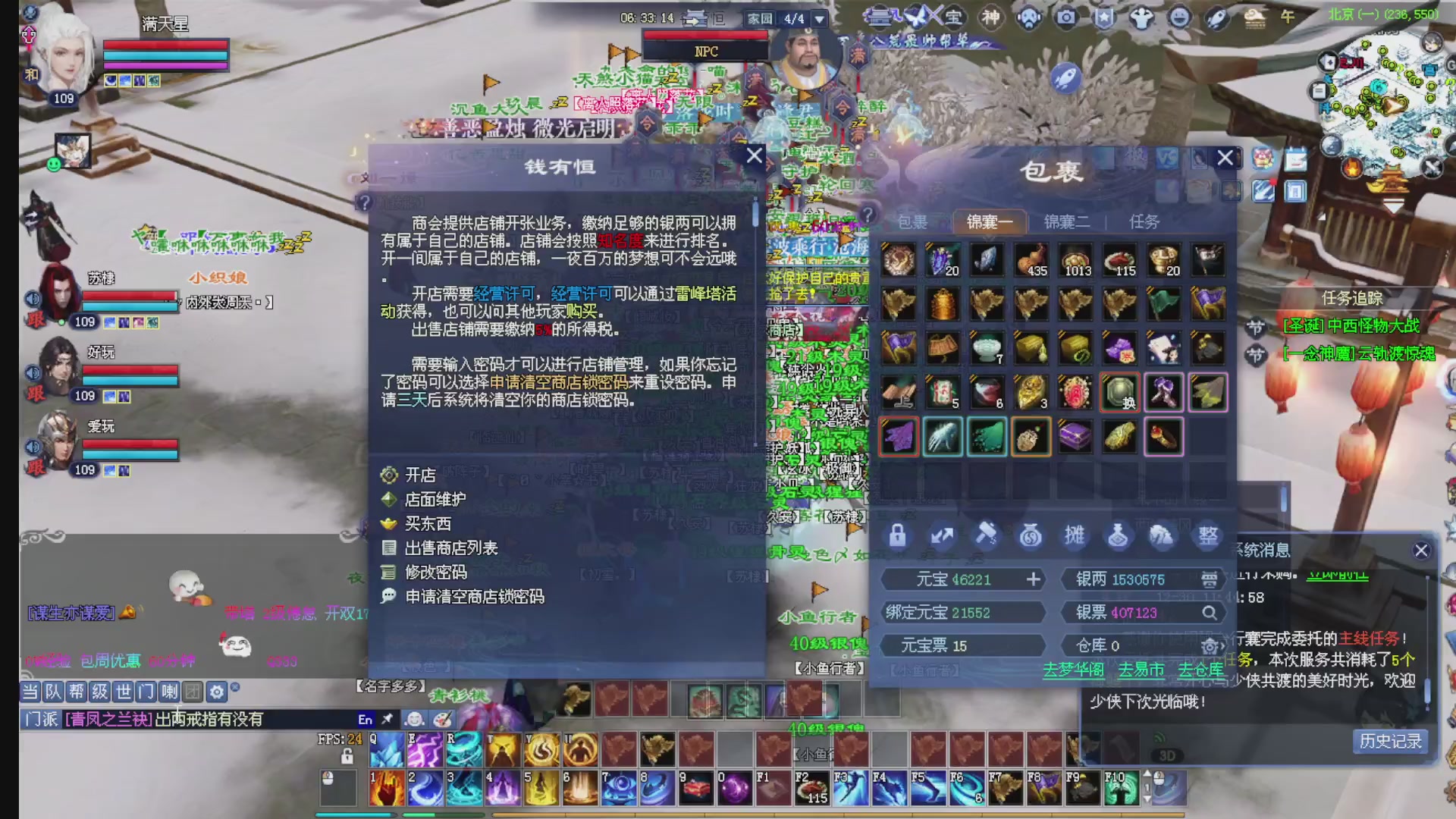Open the money pouch icon in bag toolbar

[1031, 535]
